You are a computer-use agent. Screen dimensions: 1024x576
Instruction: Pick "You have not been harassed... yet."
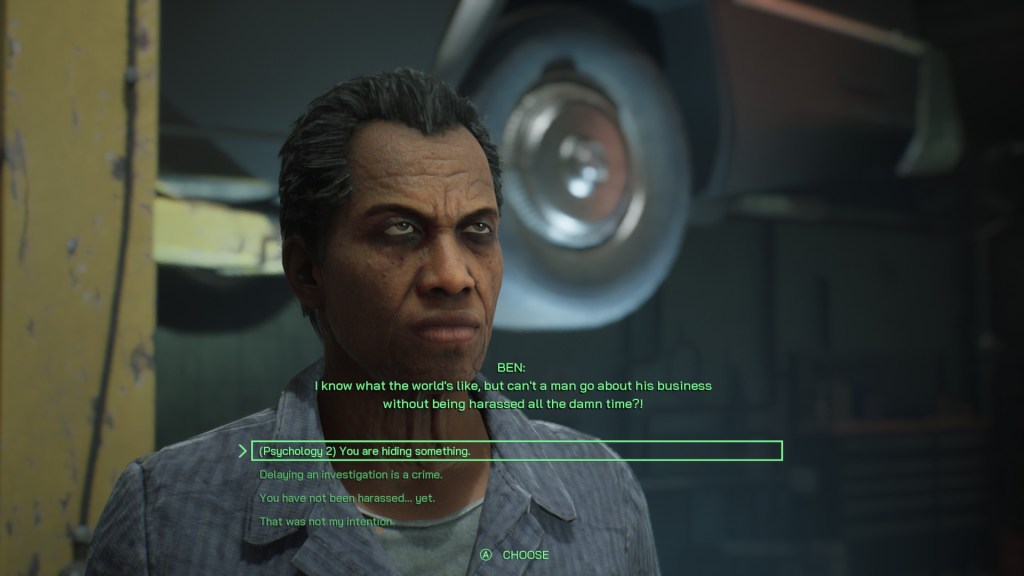coord(347,498)
